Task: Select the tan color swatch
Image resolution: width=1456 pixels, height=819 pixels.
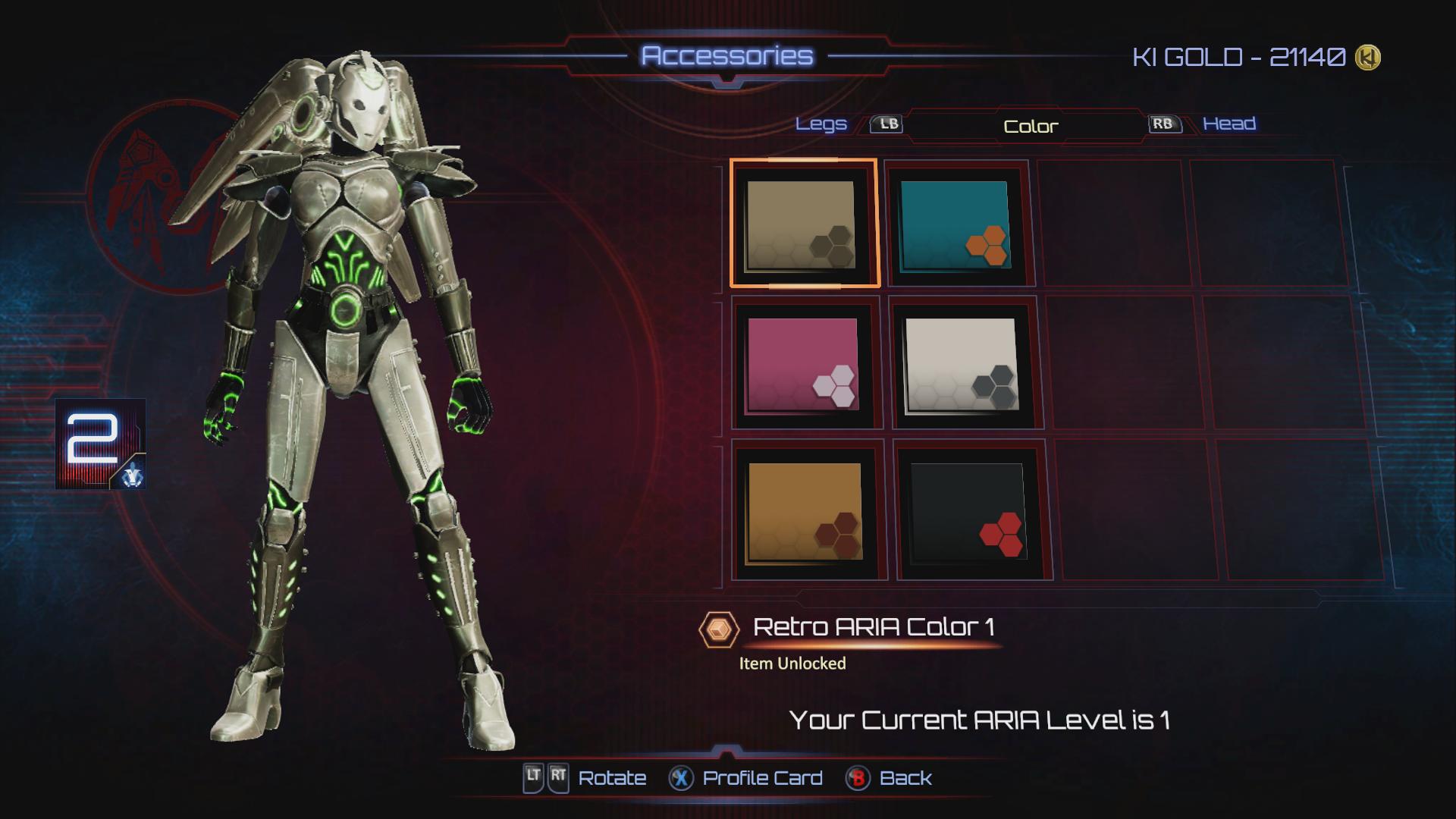Action: coord(802,224)
